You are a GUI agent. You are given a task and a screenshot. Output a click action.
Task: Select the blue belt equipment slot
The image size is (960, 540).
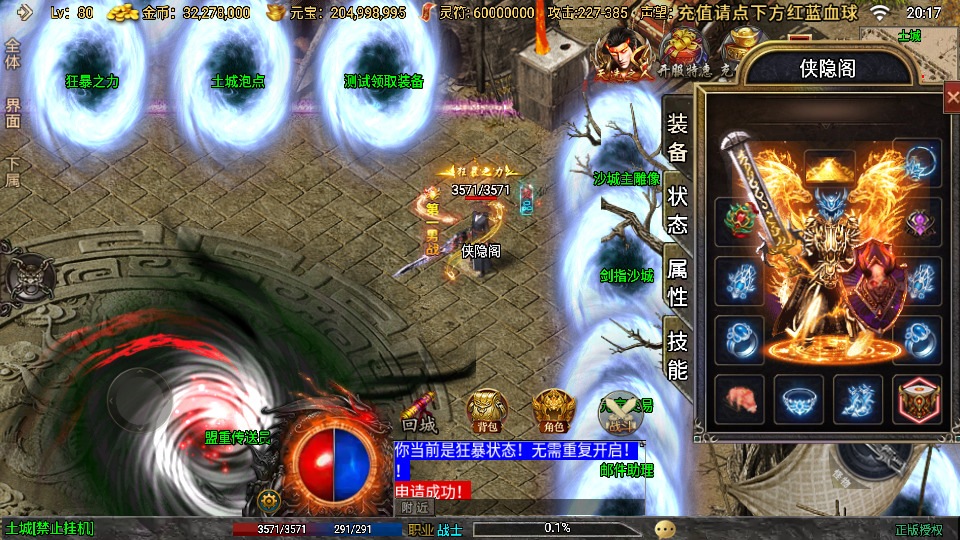799,399
